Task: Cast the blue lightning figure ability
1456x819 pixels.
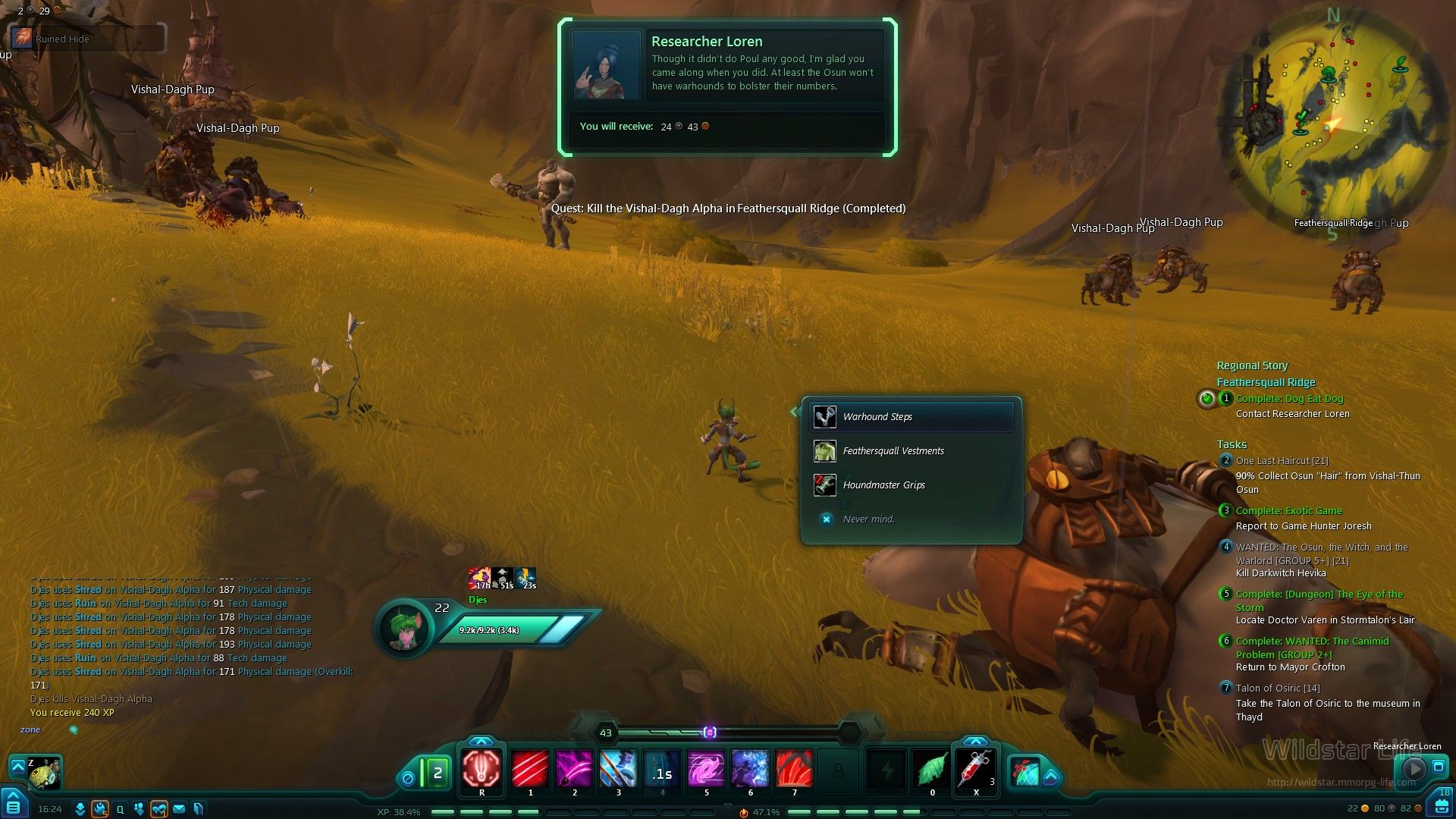Action: [x=750, y=770]
